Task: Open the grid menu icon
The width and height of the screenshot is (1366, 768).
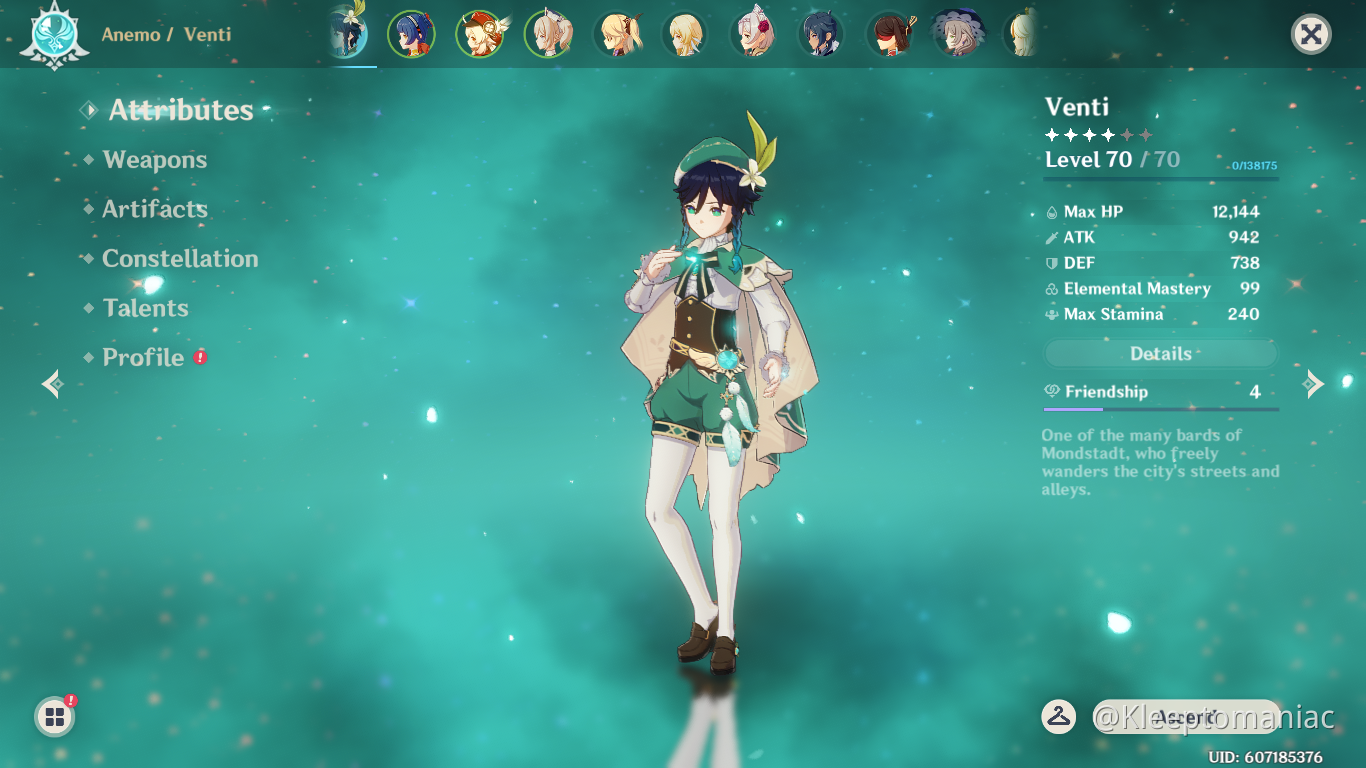Action: [55, 716]
